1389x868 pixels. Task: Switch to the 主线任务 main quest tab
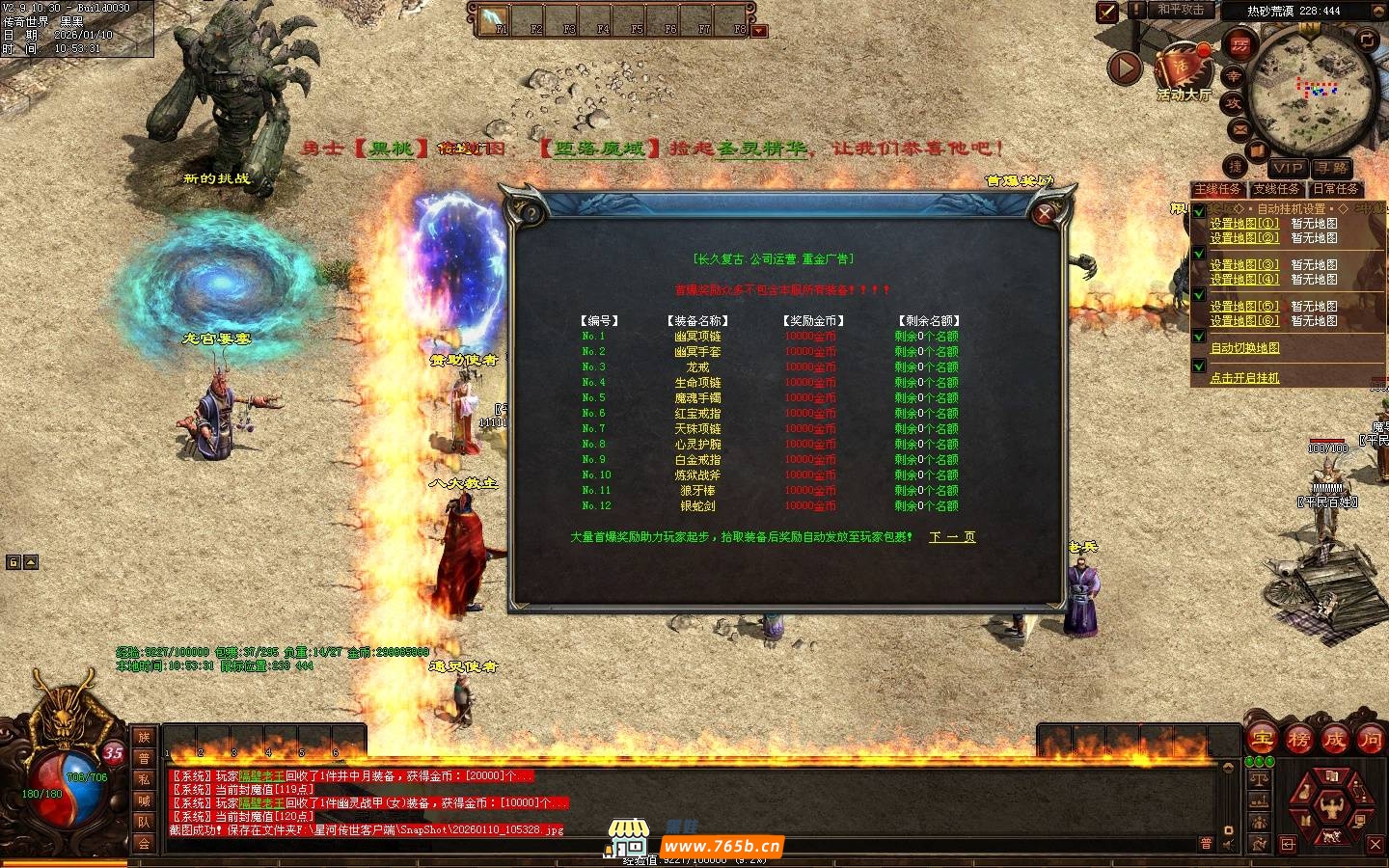1218,189
